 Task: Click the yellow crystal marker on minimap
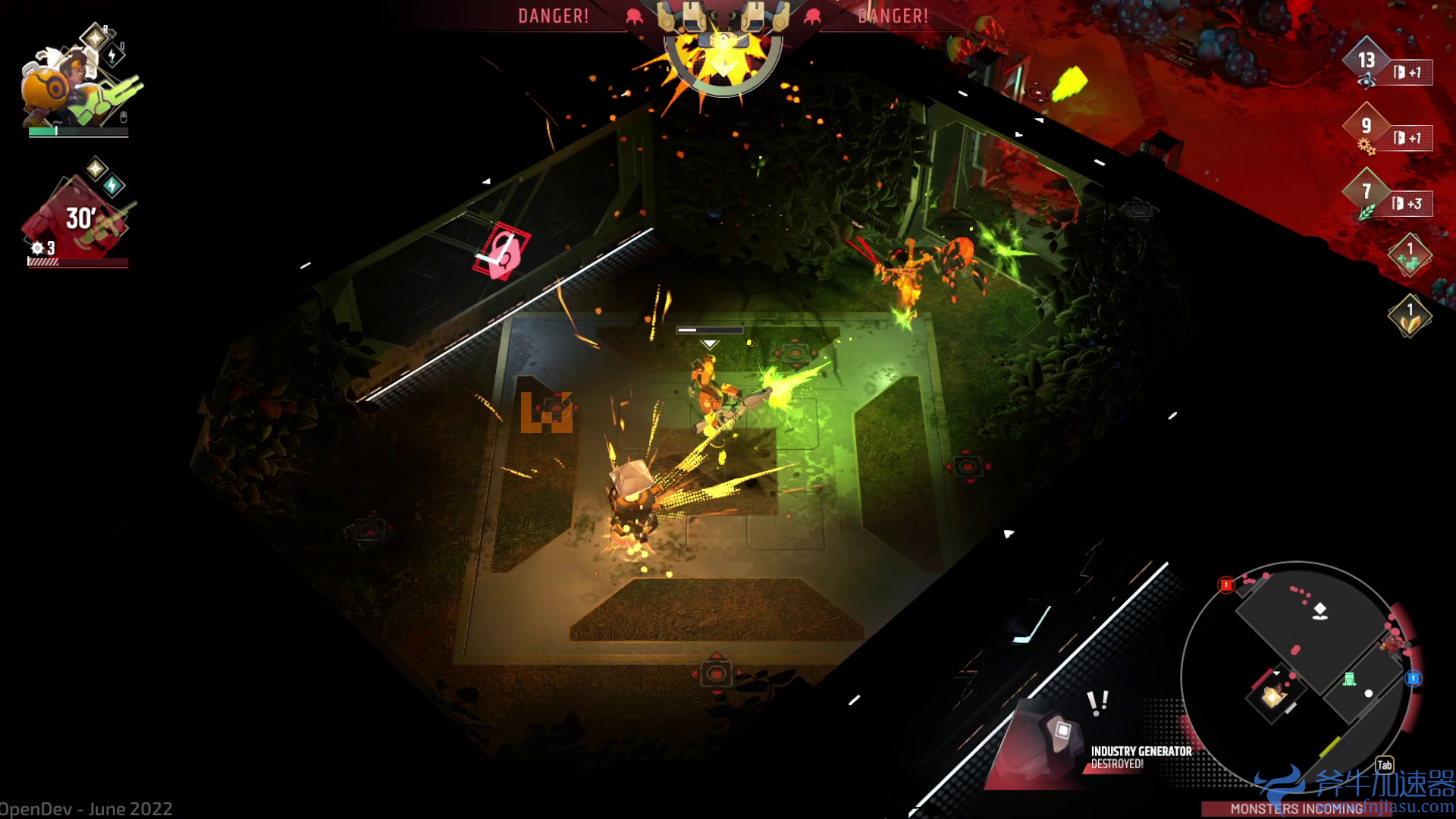[1272, 695]
